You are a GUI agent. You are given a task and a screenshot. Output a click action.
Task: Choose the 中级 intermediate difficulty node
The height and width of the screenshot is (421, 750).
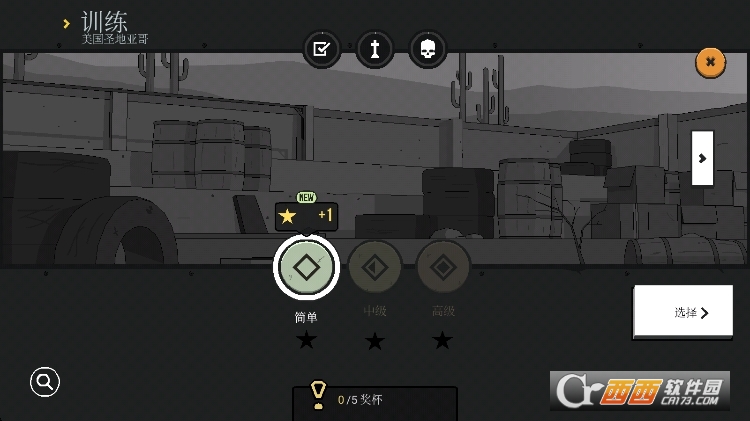coord(375,267)
